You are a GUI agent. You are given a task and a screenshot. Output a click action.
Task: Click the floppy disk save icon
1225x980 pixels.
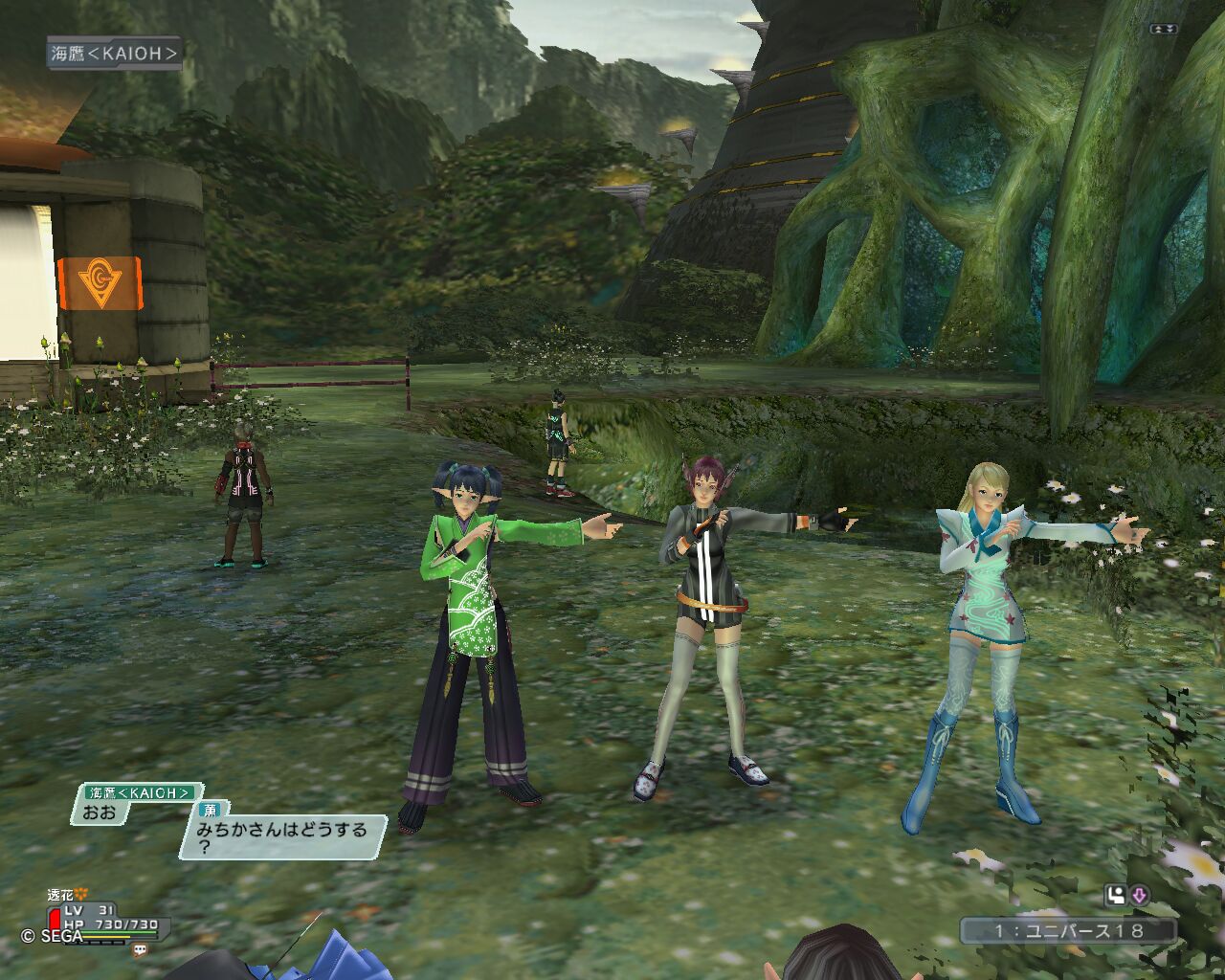(x=1115, y=896)
